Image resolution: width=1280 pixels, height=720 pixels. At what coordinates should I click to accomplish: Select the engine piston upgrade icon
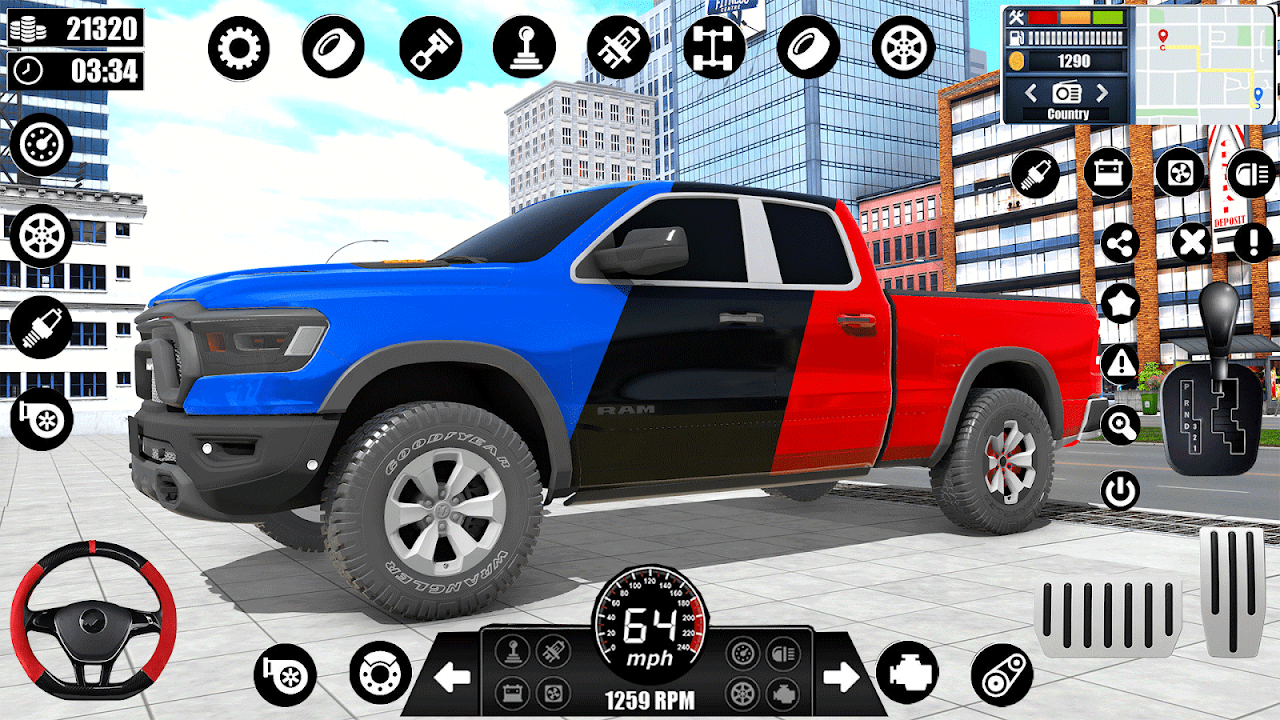pos(430,48)
